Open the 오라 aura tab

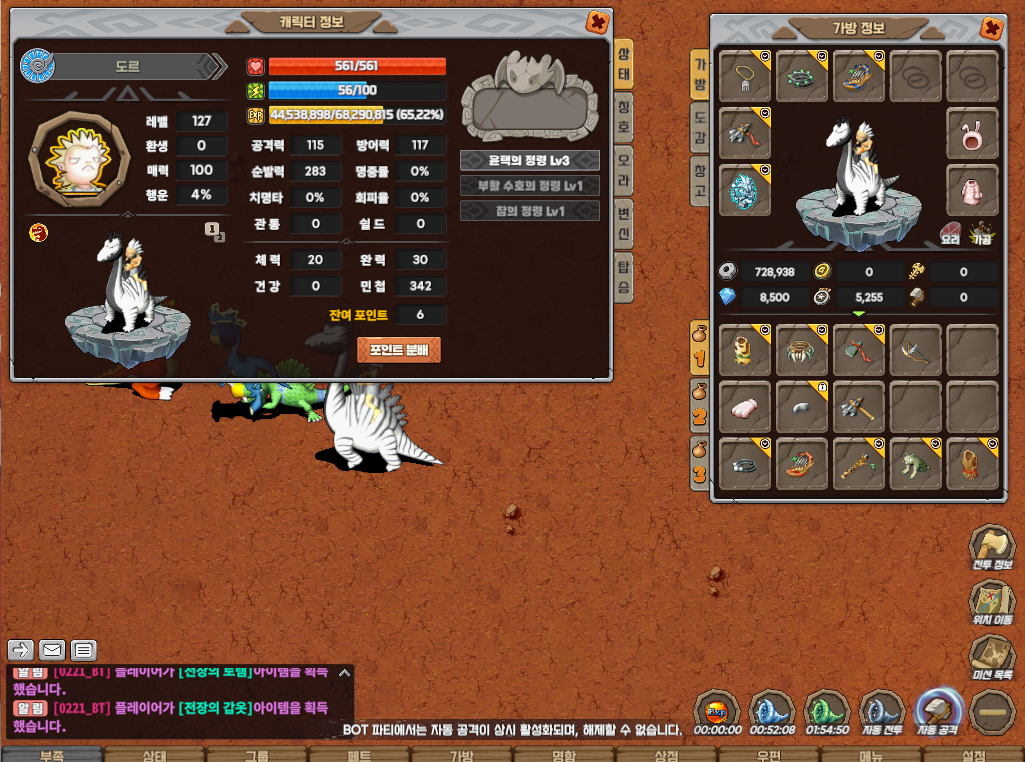pos(623,163)
